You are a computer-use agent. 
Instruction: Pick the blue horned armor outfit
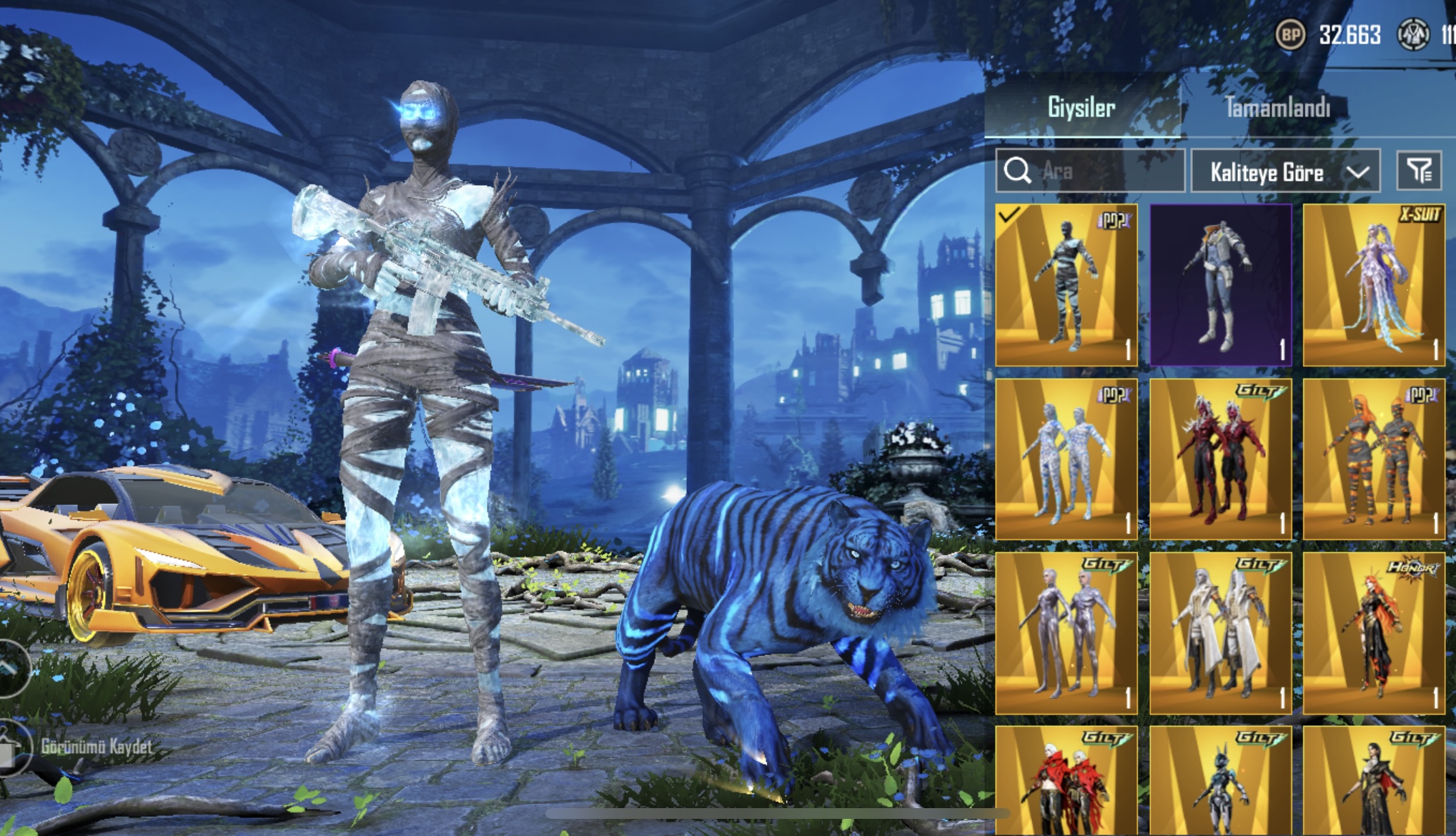[x=1220, y=782]
